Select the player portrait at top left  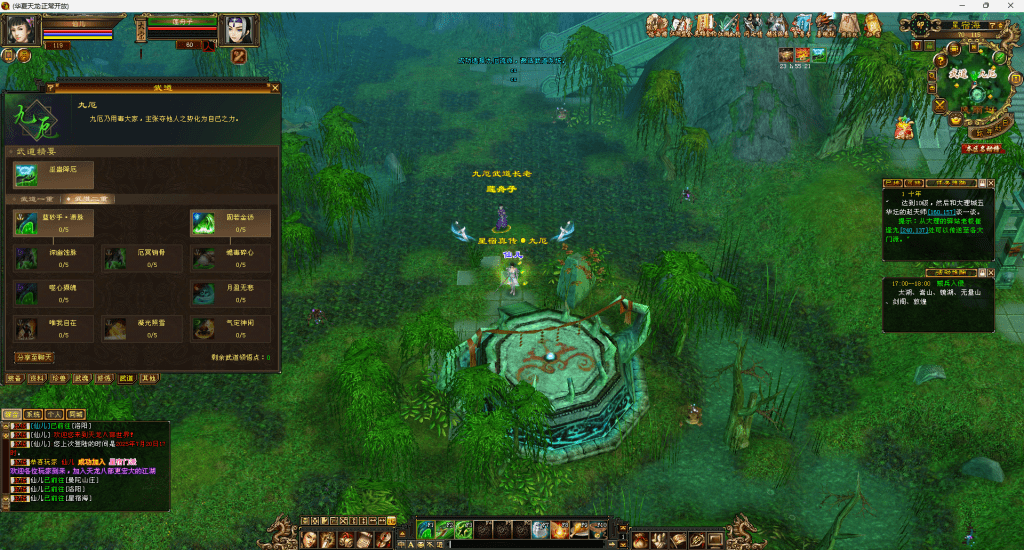tap(20, 30)
